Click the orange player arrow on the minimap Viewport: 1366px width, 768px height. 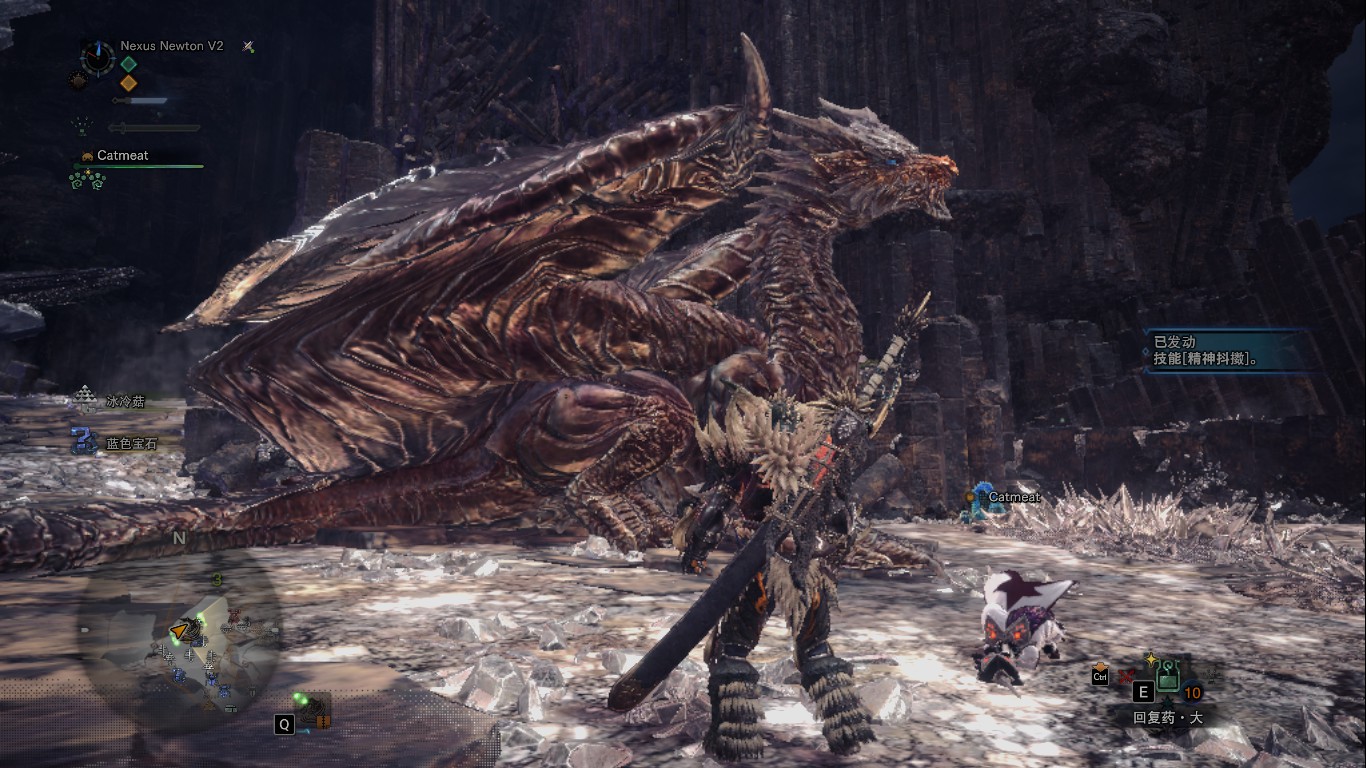(x=180, y=630)
